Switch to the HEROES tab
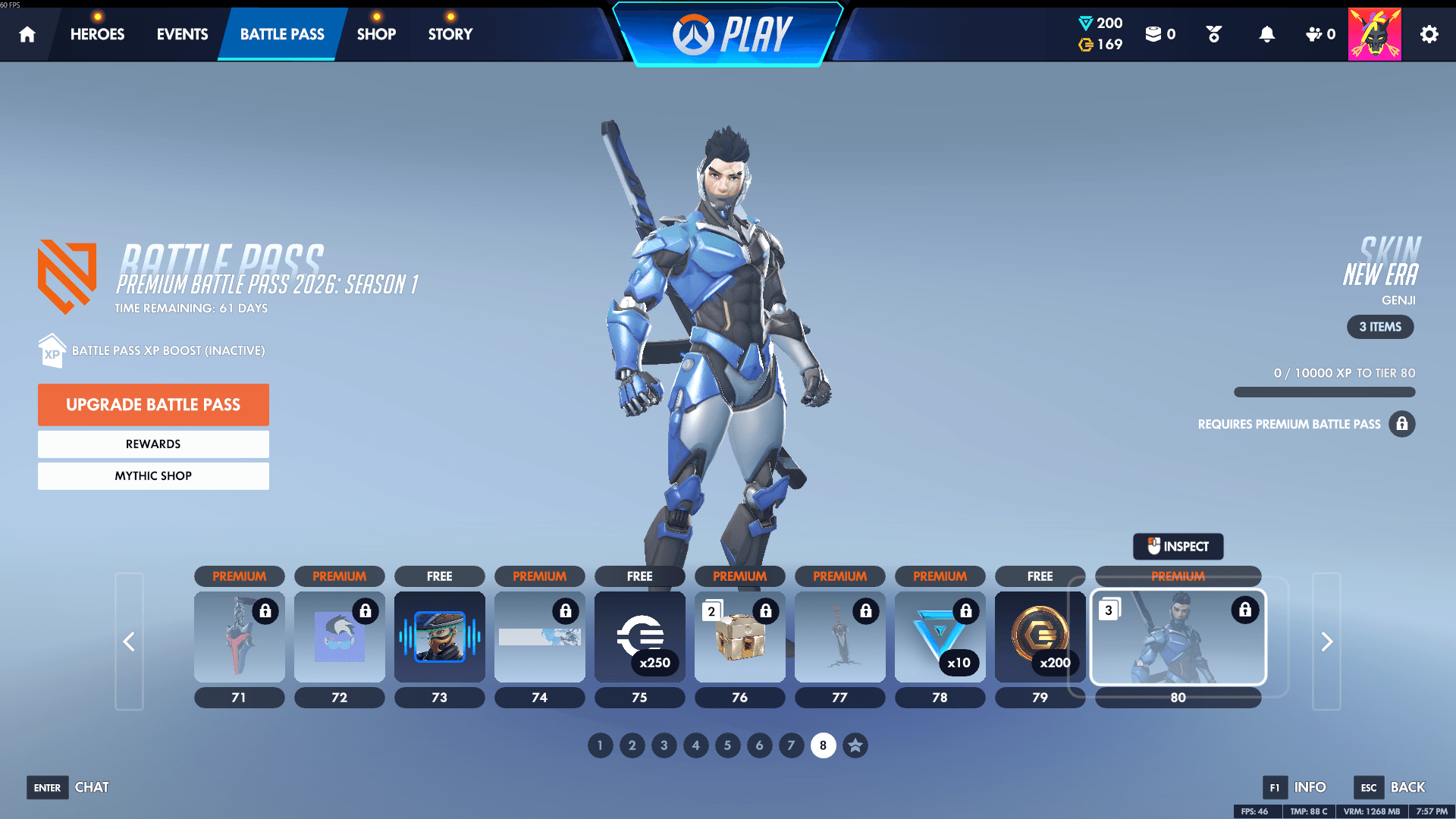Viewport: 1456px width, 819px height. [x=97, y=34]
